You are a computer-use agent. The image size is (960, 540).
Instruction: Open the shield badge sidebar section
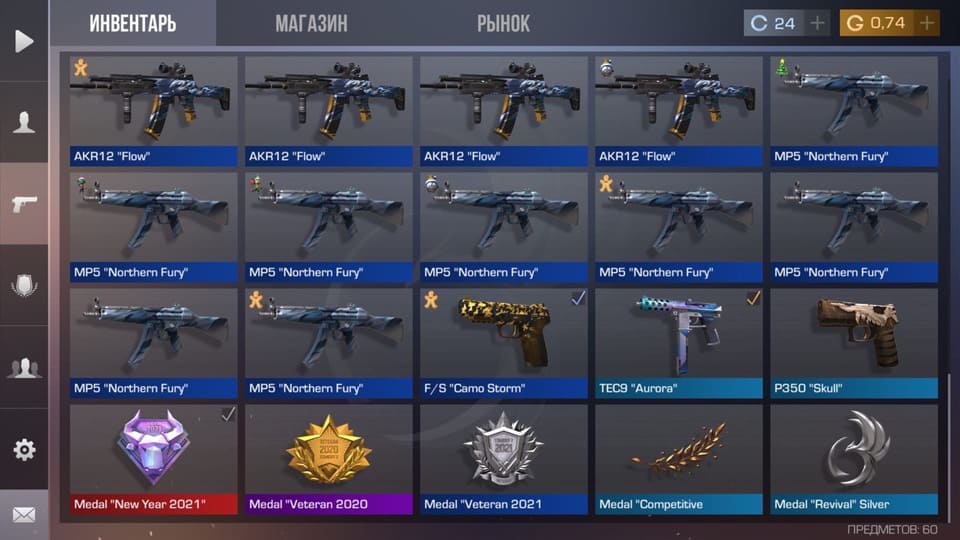click(x=24, y=286)
